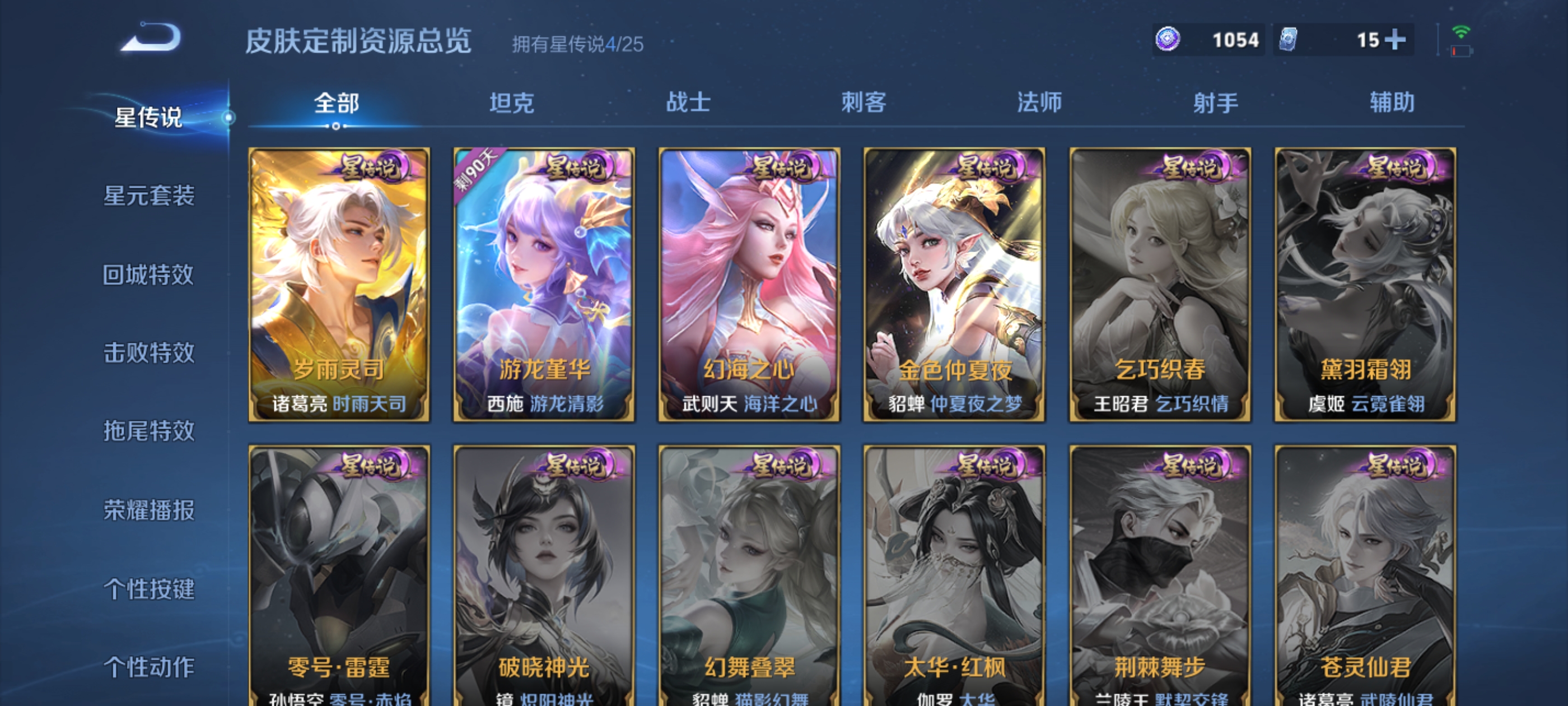Switch to 个性动作 in the sidebar
1568x706 pixels.
click(150, 668)
